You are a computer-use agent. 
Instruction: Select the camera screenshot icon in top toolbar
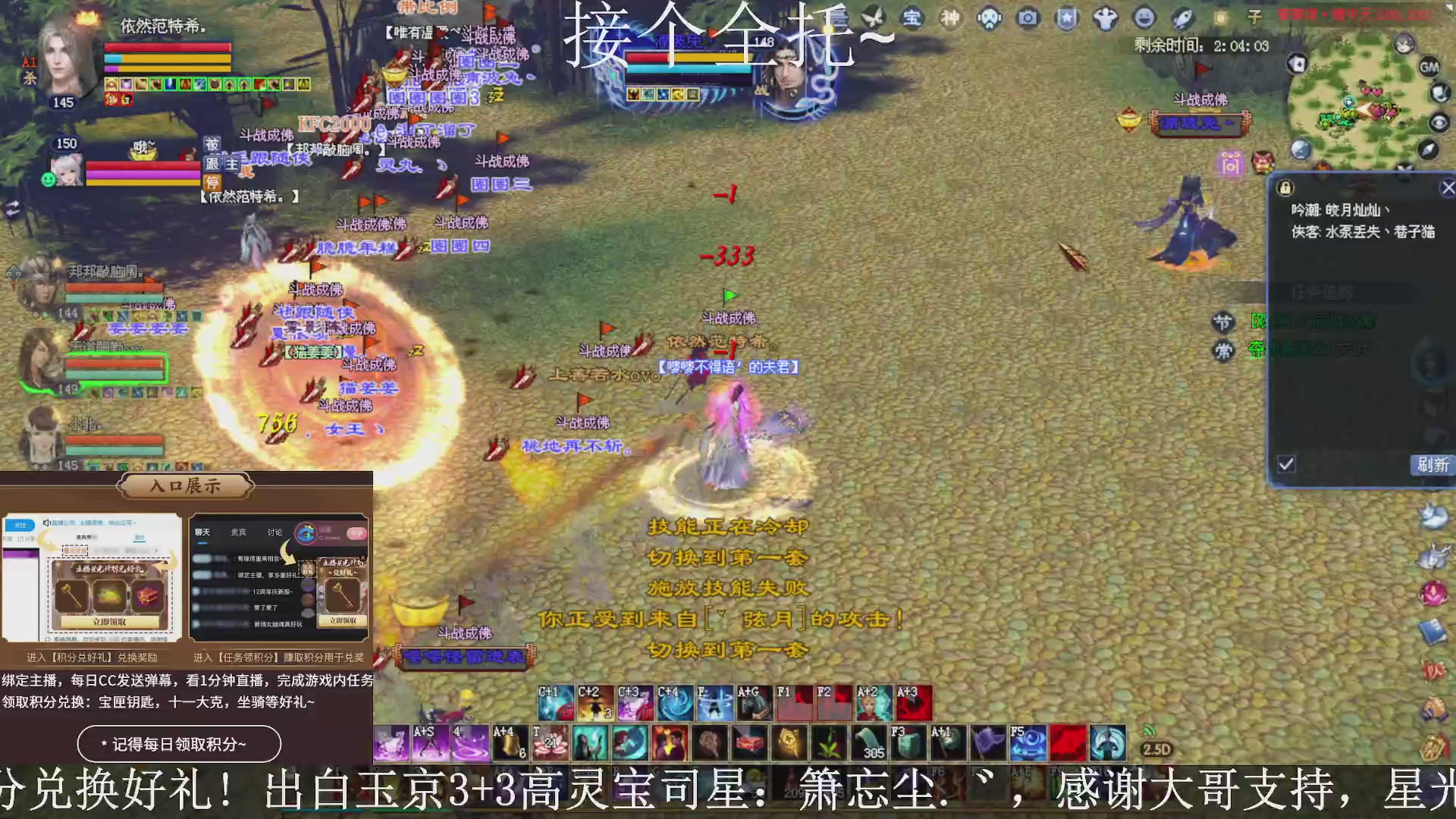pyautogui.click(x=1027, y=17)
